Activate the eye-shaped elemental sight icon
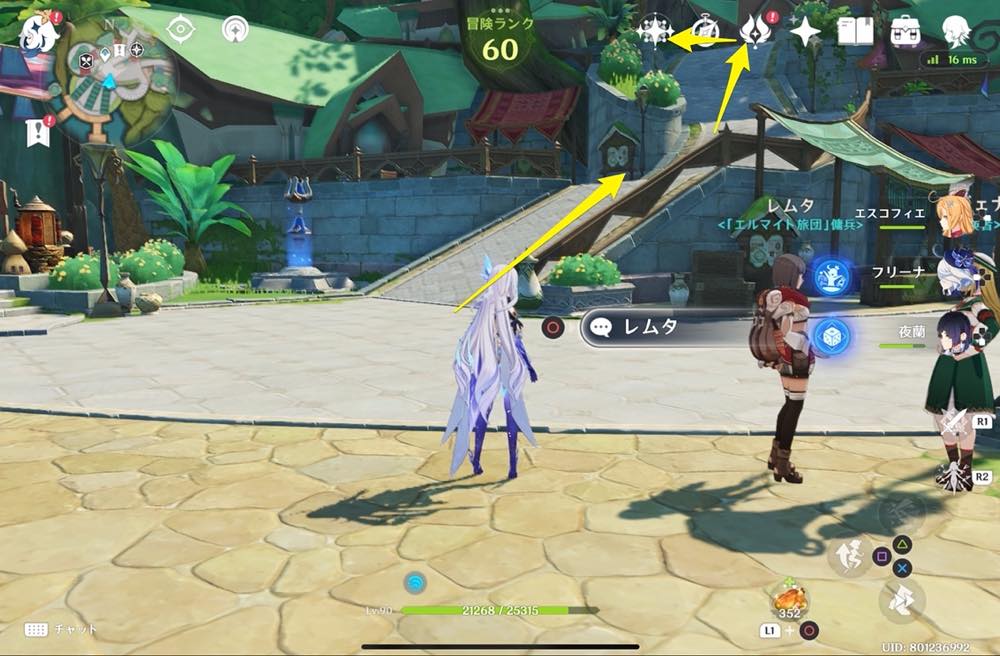Screen dimensions: 1000x656 click(x=181, y=30)
